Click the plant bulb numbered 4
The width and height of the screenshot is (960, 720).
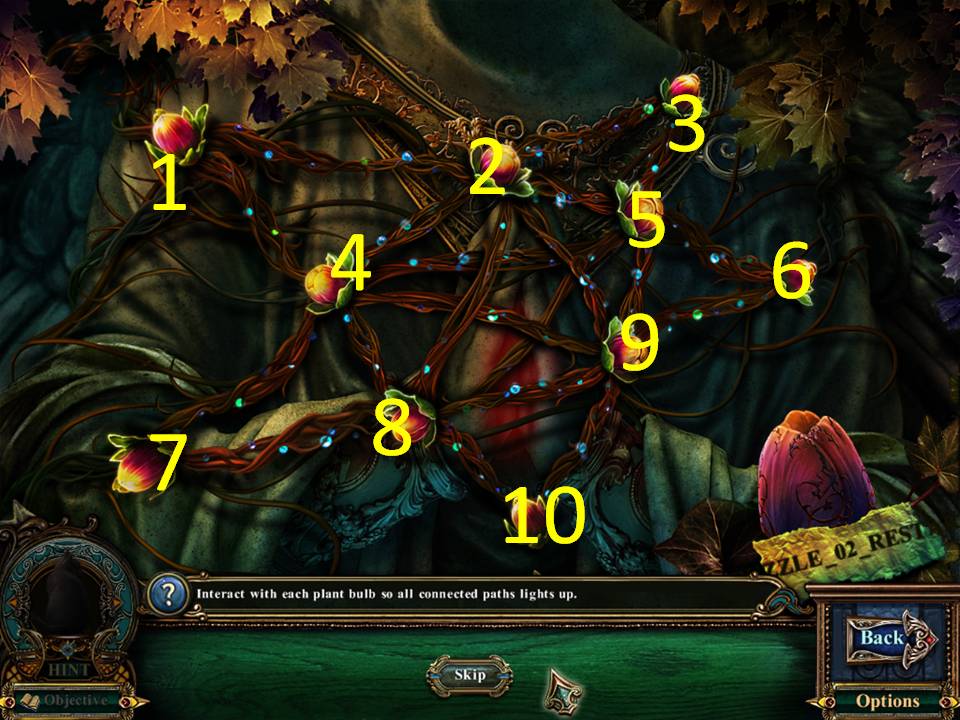(x=326, y=283)
